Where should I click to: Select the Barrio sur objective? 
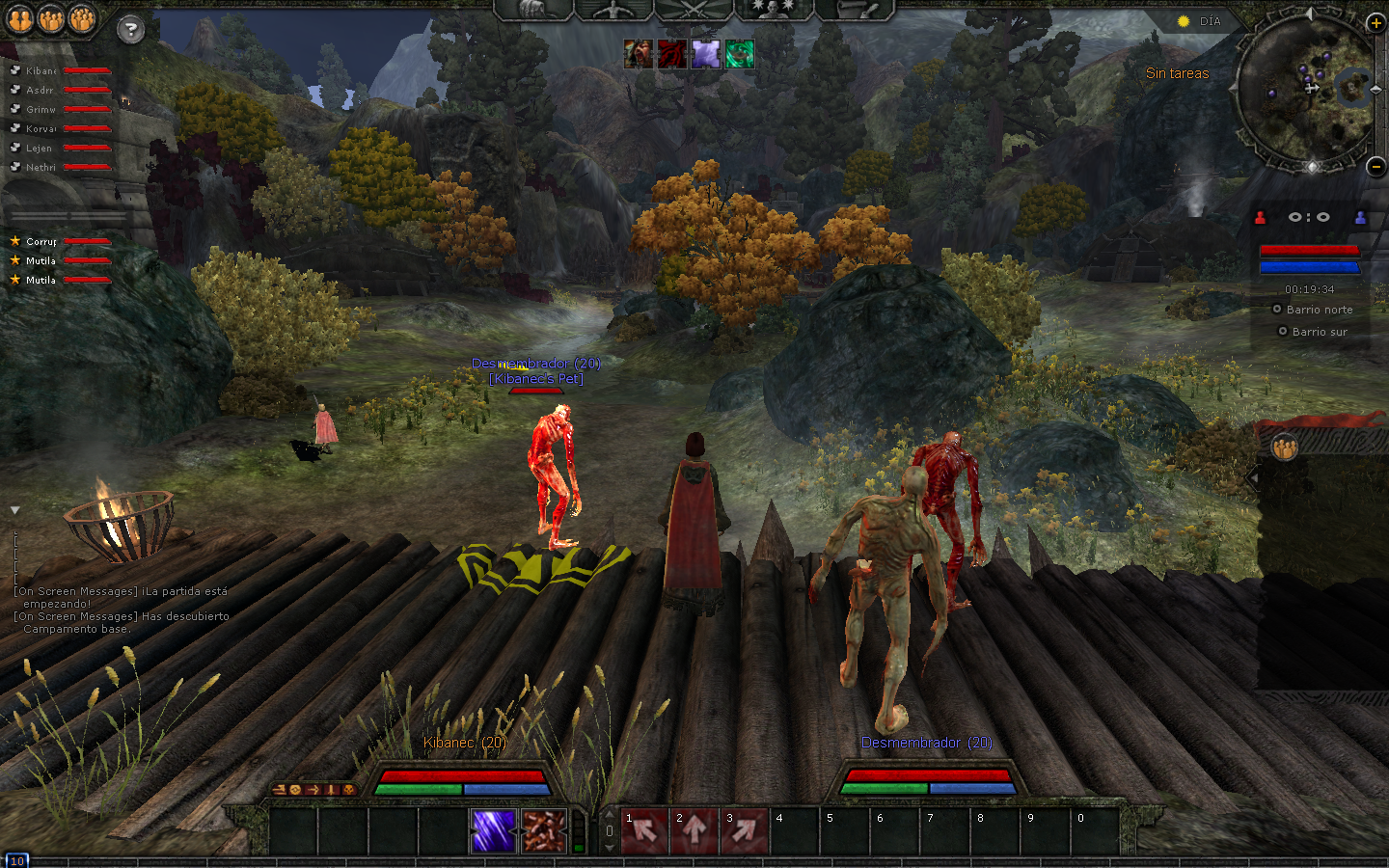pyautogui.click(x=1319, y=332)
